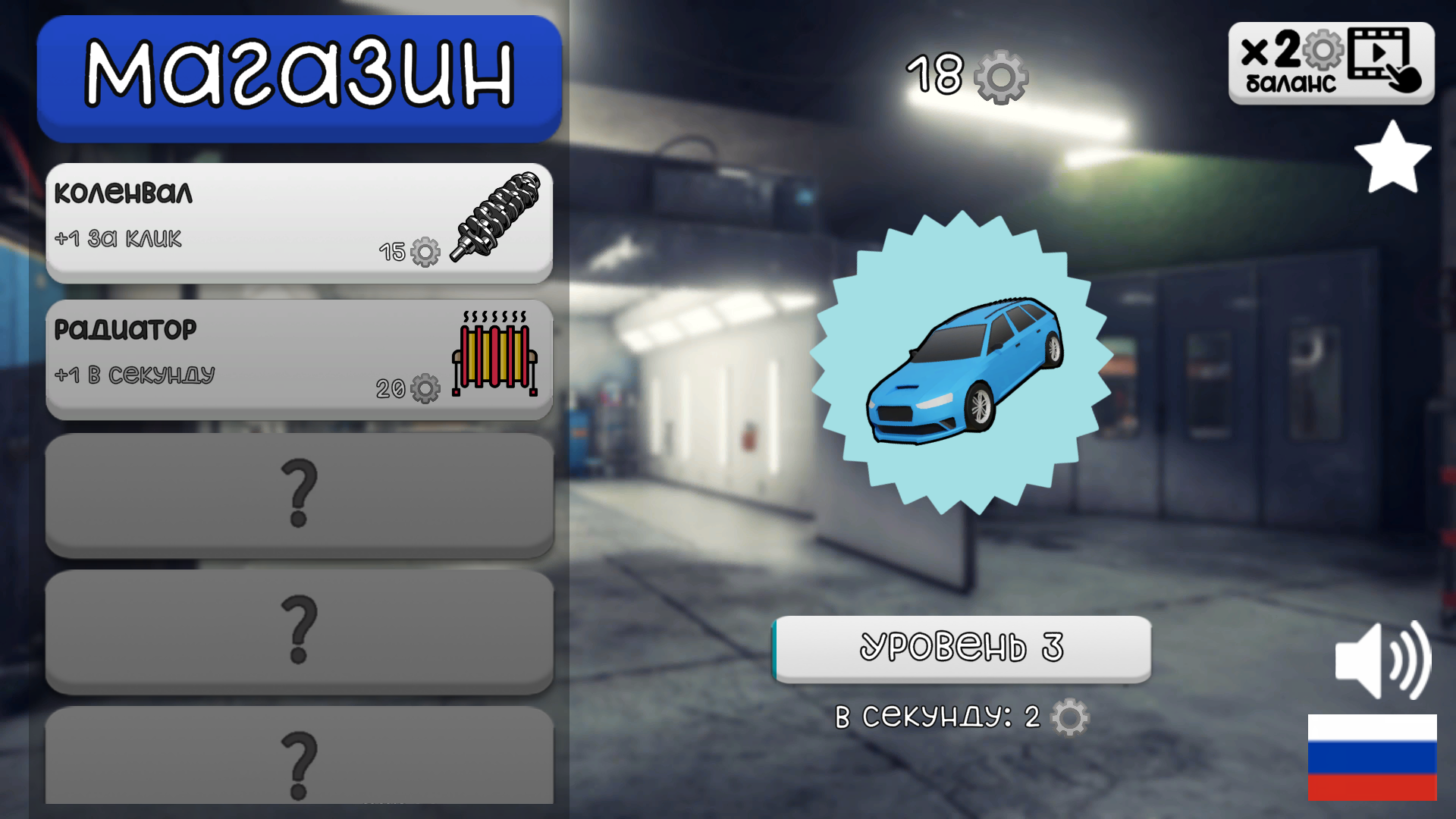Reveal the second hidden '?' shop item
This screenshot has height=819, width=1456.
click(x=300, y=632)
